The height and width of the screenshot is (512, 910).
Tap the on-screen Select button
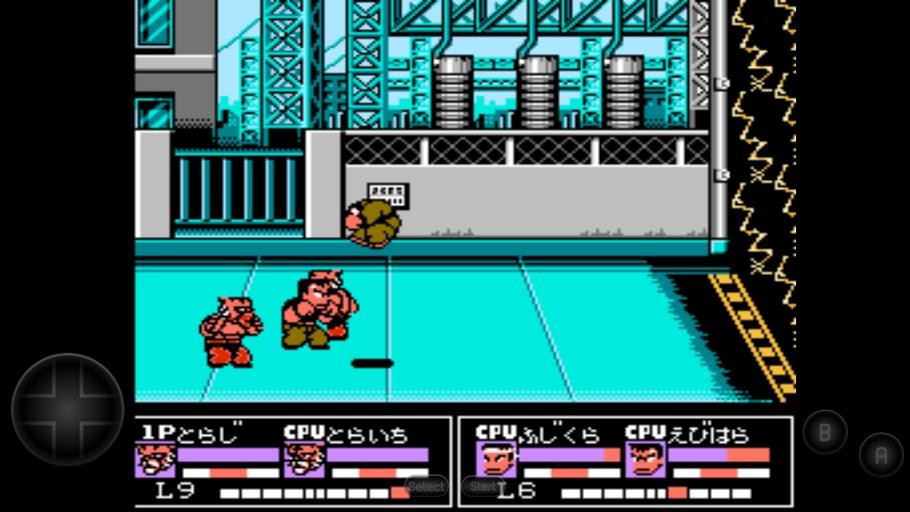pyautogui.click(x=426, y=487)
